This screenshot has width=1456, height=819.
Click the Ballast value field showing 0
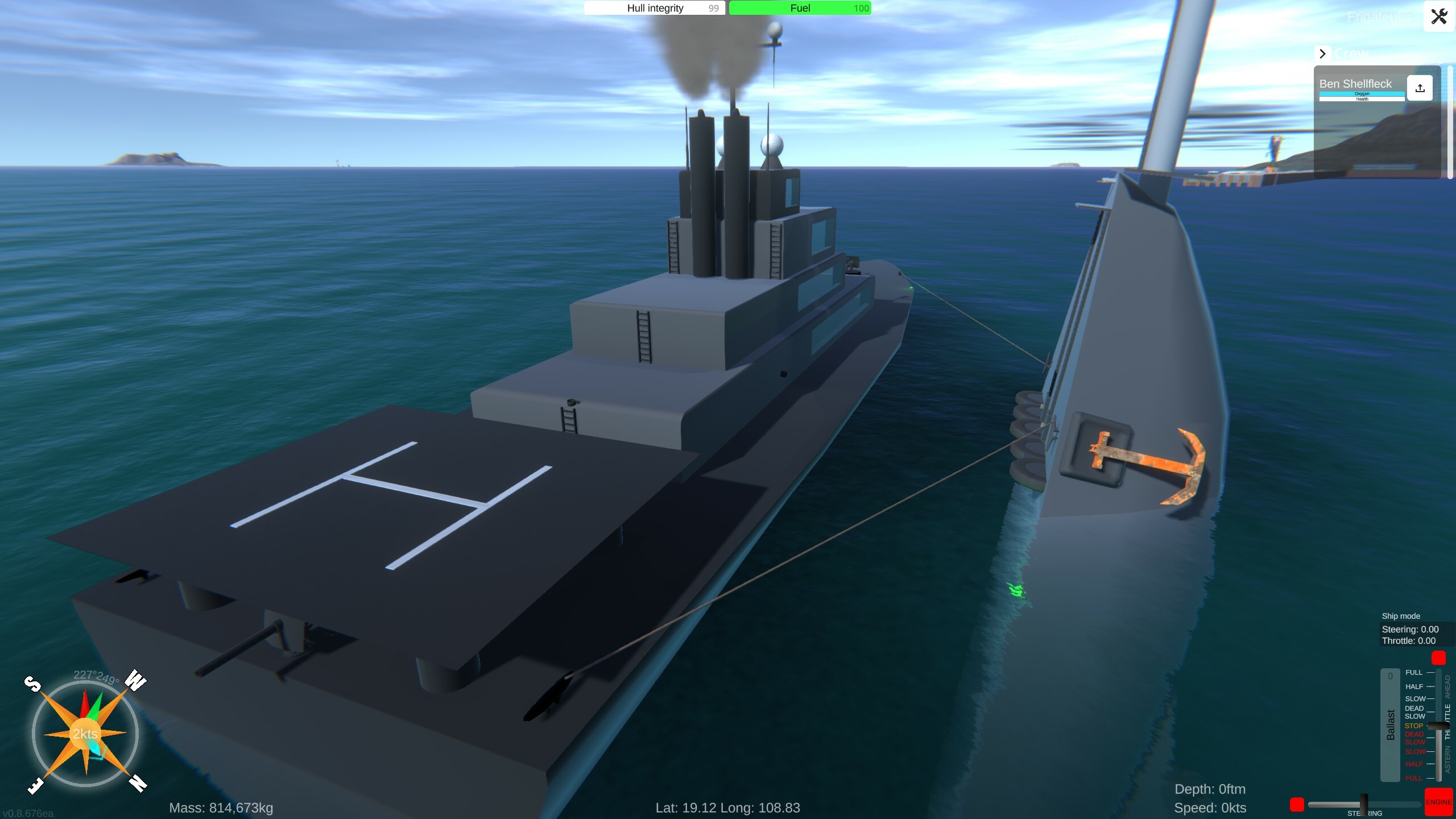(x=1391, y=675)
